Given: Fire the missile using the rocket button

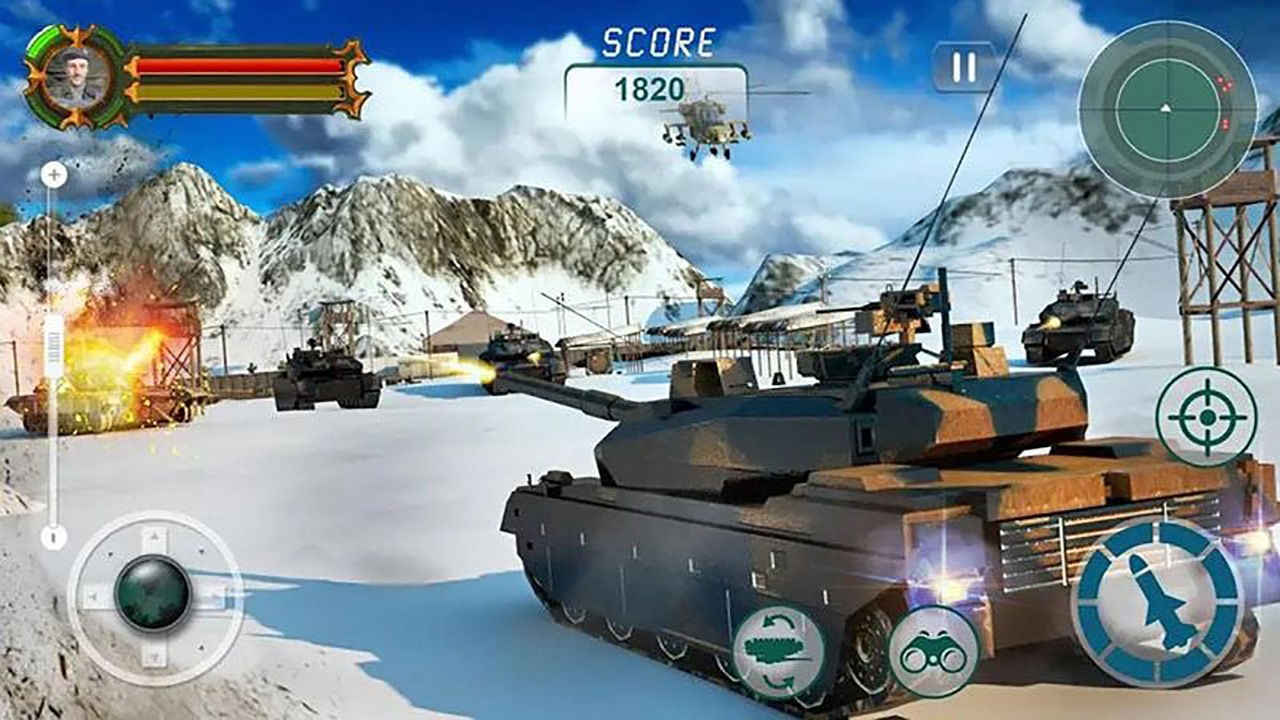Looking at the screenshot, I should click(x=1158, y=602).
